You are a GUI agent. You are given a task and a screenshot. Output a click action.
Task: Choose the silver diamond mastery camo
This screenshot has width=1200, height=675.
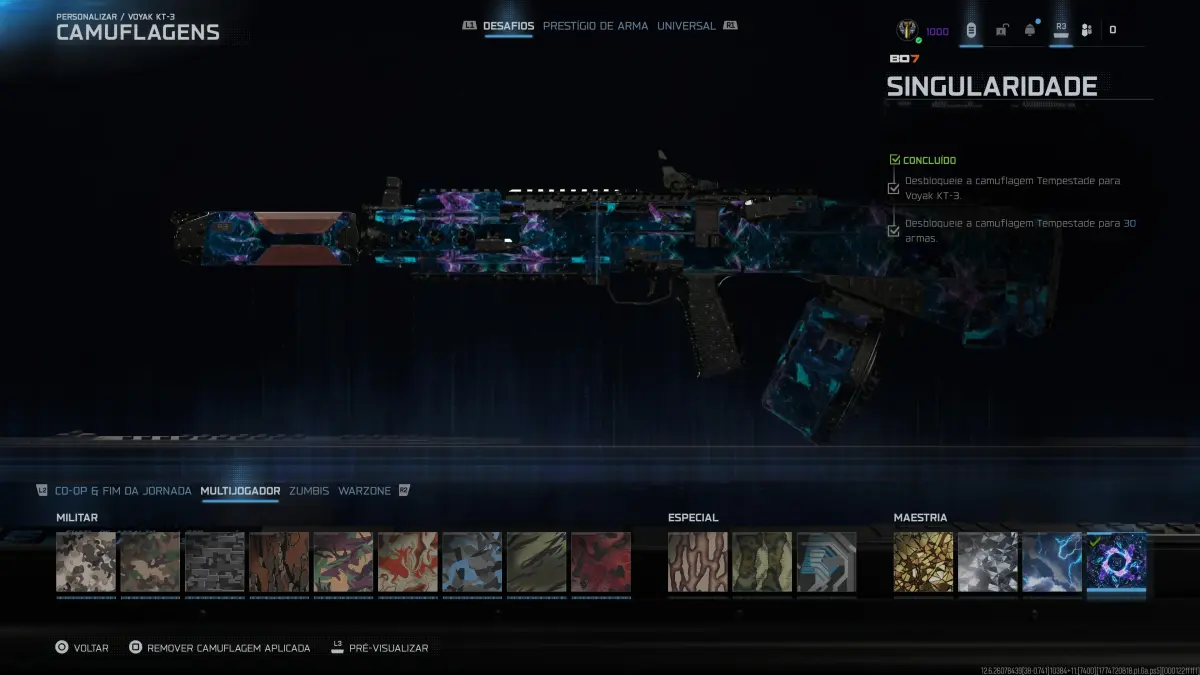click(988, 562)
